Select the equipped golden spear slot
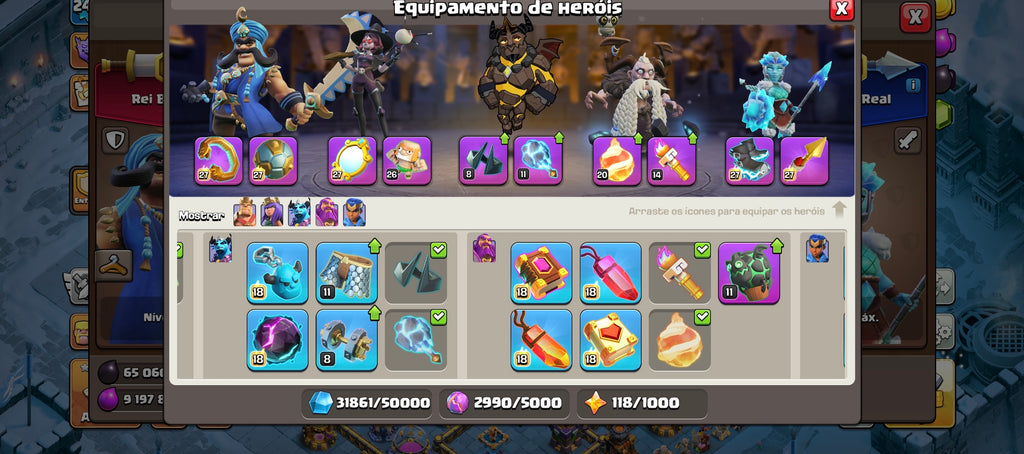The width and height of the screenshot is (1024, 454). pos(804,161)
